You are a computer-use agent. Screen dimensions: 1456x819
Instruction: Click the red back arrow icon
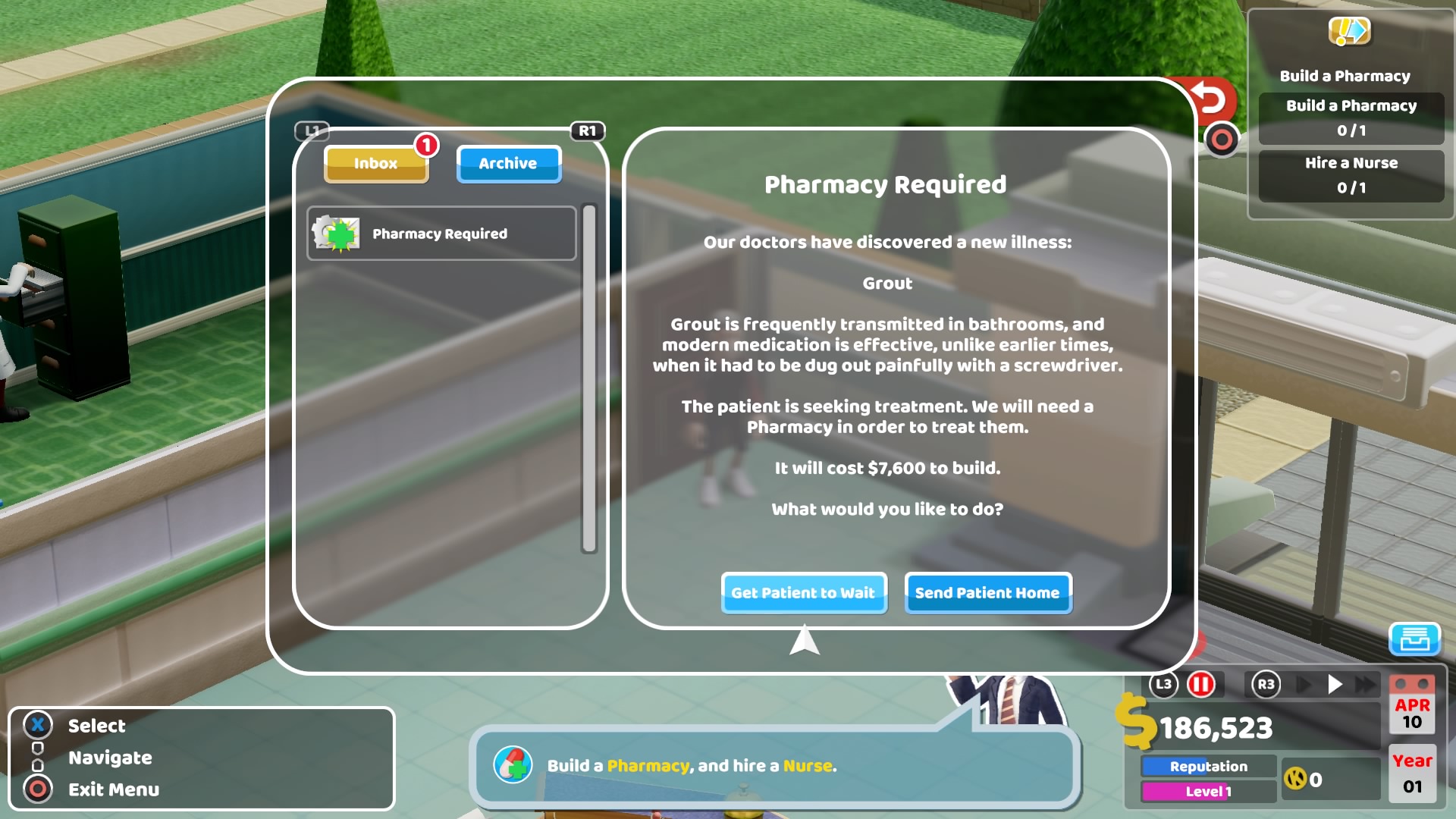tap(1209, 96)
